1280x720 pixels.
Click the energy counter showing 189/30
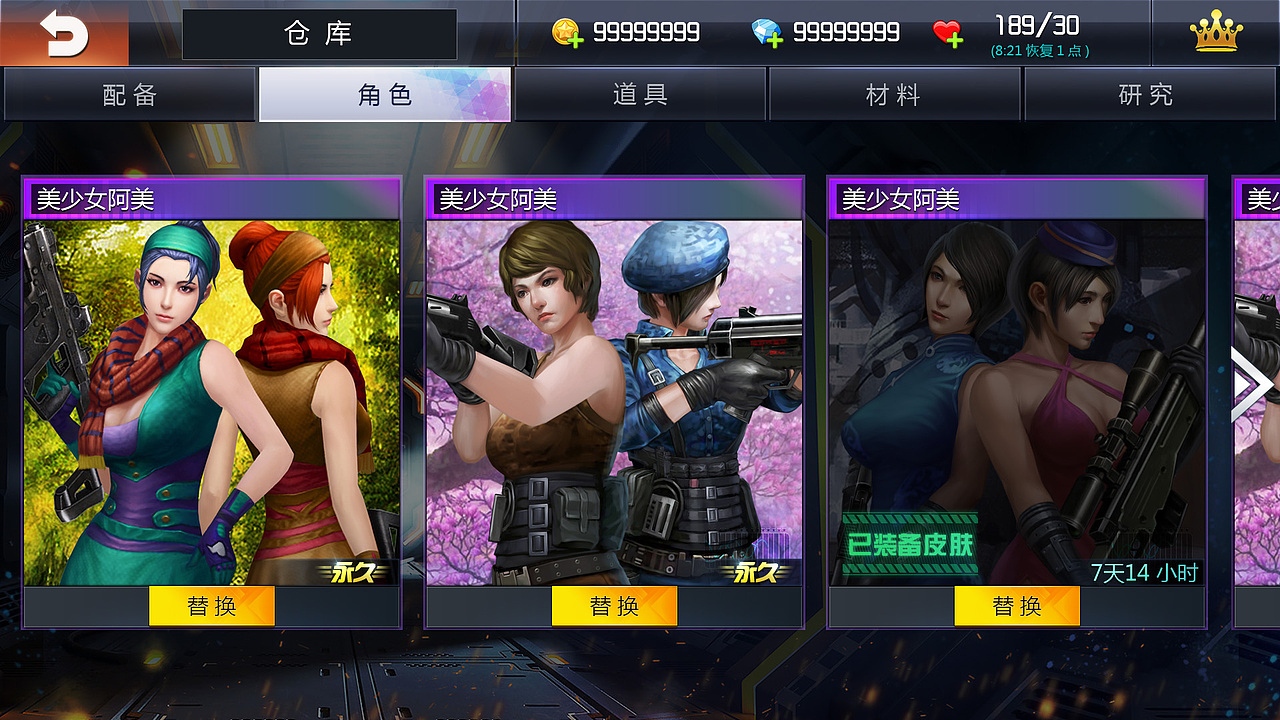(1037, 27)
